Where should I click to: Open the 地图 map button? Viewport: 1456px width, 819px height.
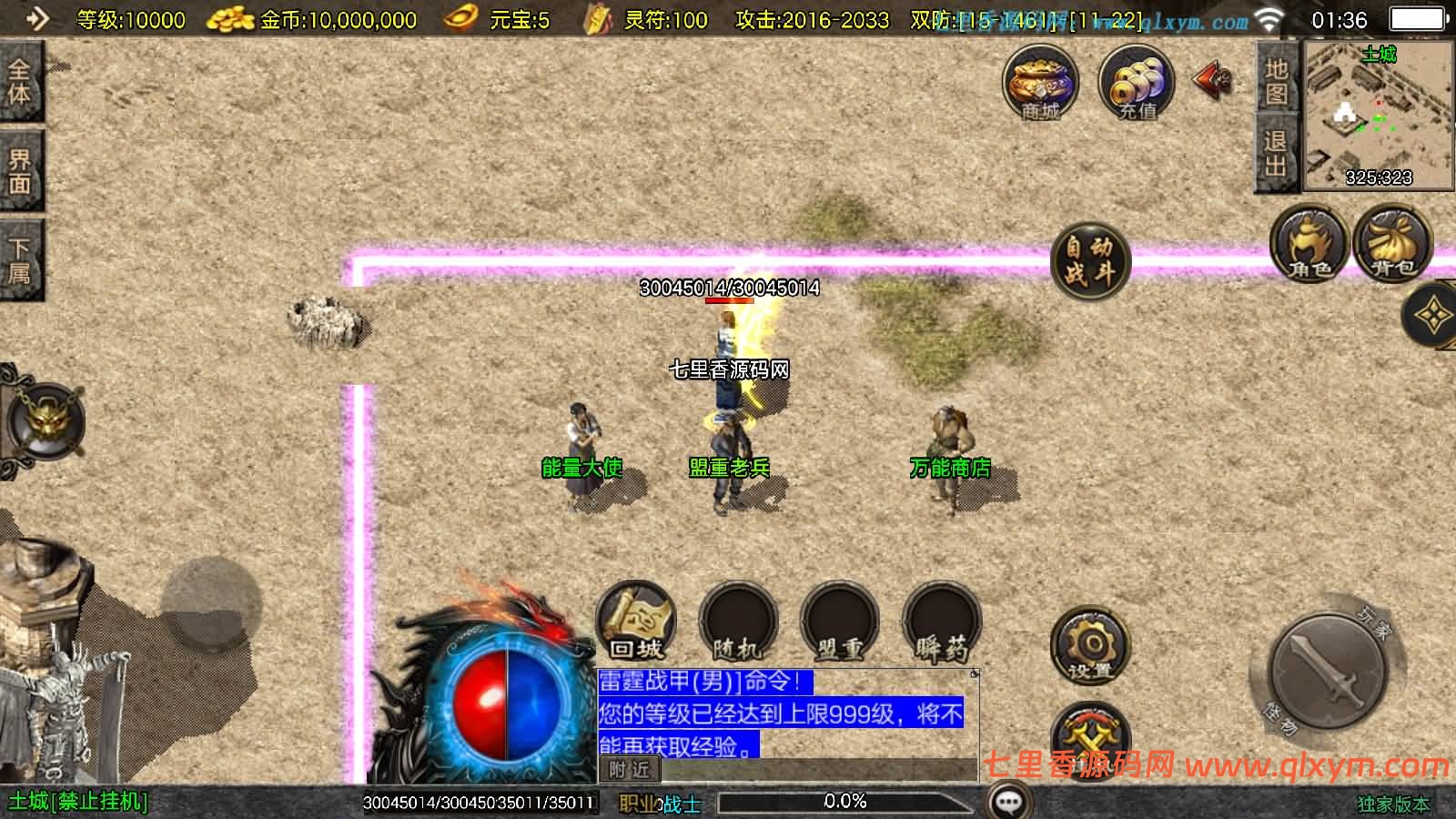pyautogui.click(x=1276, y=81)
